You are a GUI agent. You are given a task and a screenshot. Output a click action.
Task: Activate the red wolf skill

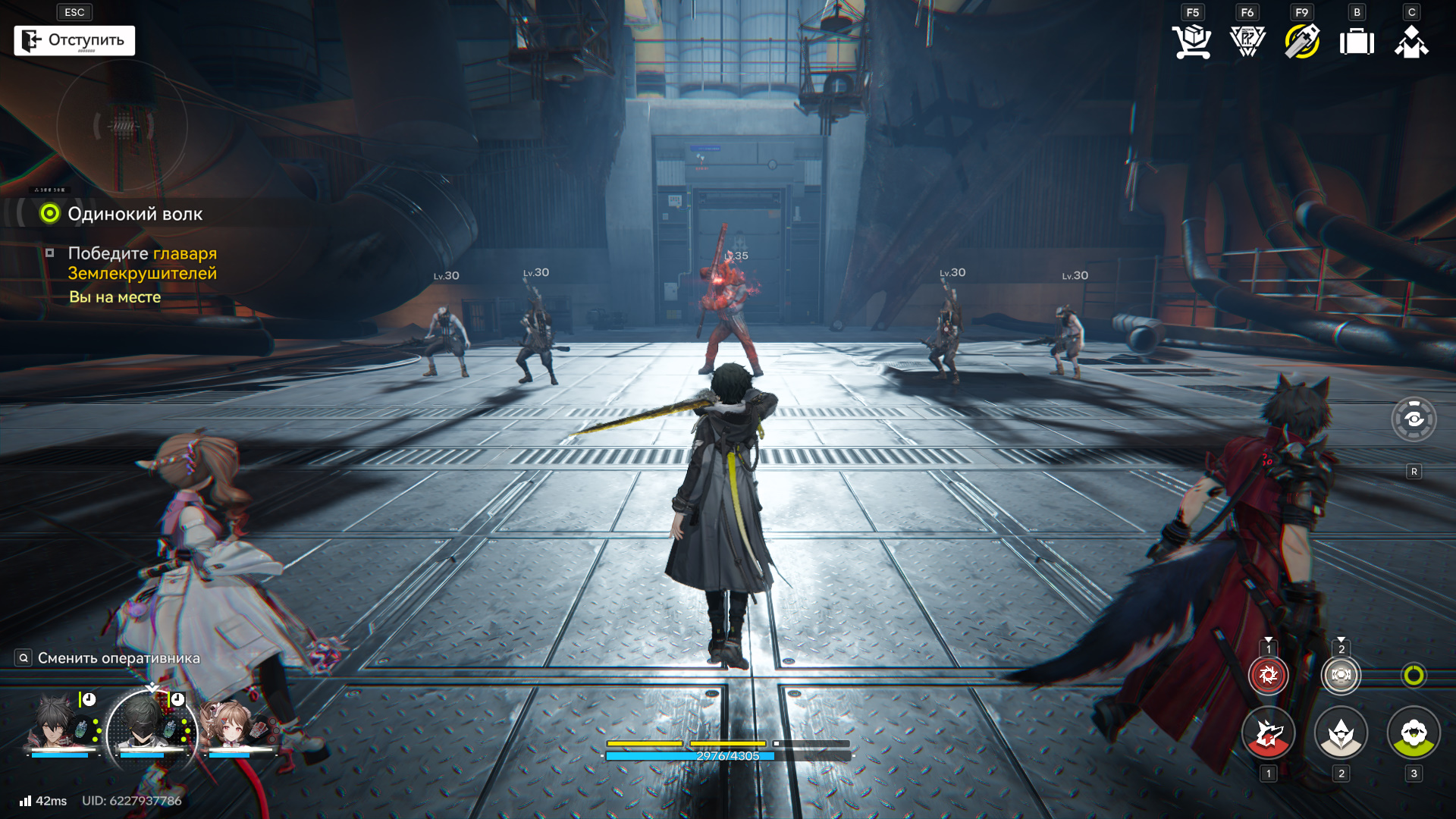tap(1268, 733)
